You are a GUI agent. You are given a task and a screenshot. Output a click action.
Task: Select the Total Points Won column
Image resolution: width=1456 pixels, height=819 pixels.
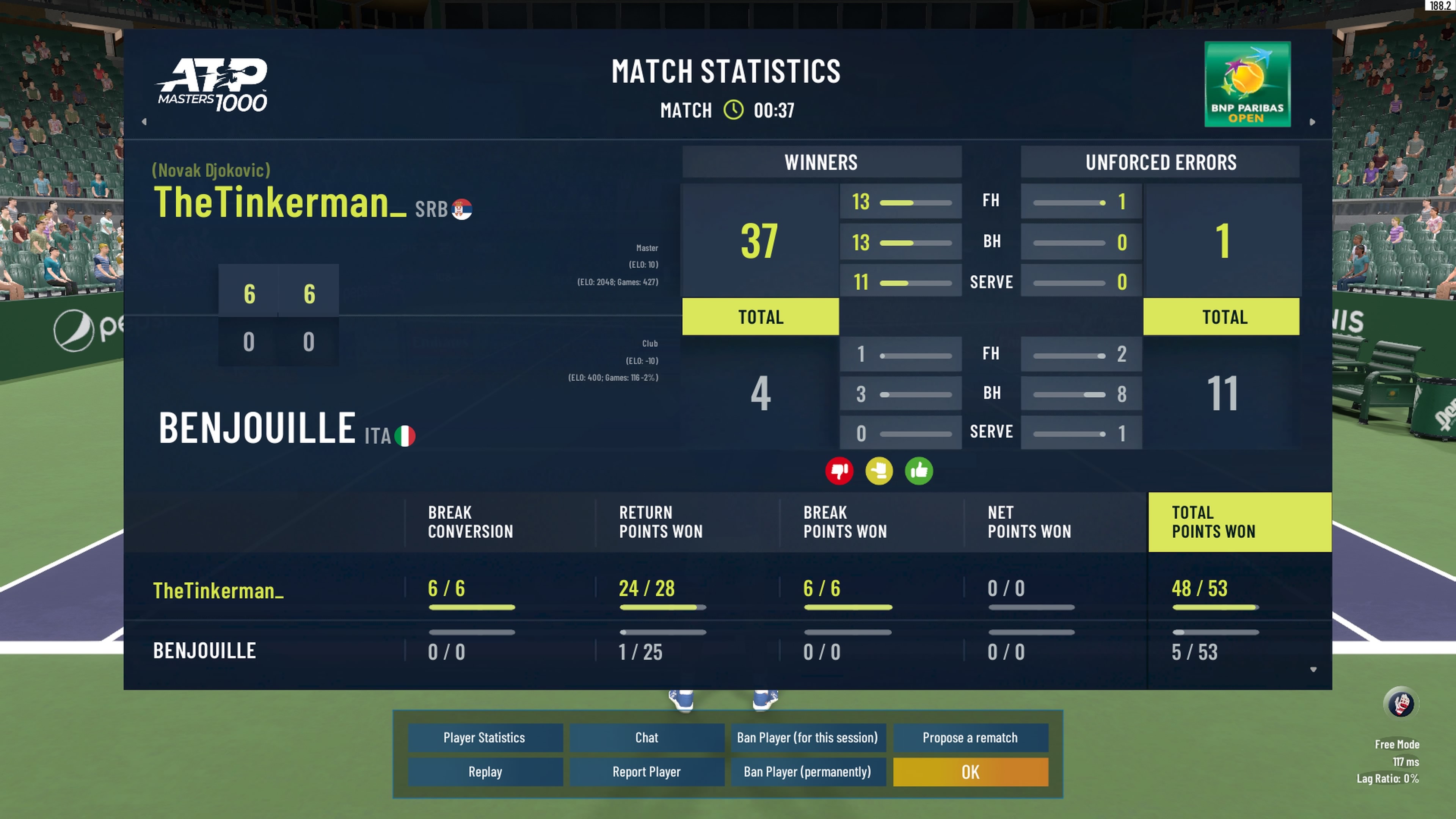(1239, 522)
